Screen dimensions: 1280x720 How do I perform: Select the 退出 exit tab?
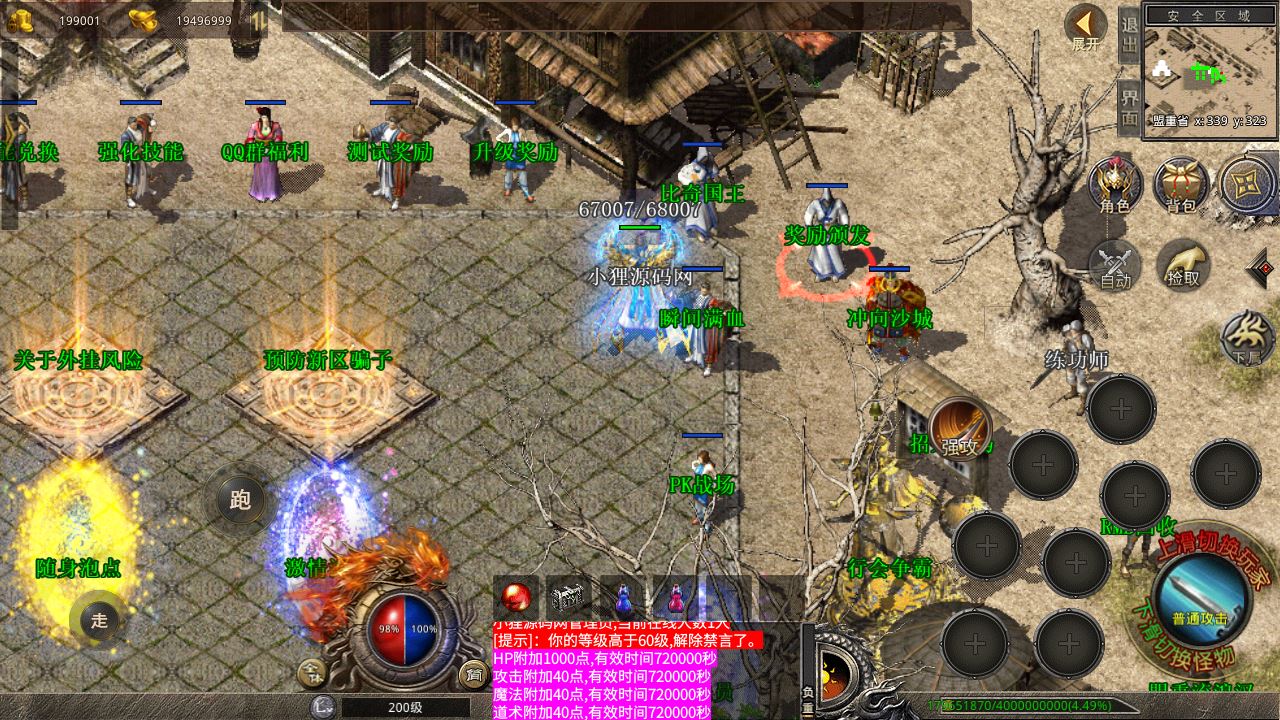click(1129, 37)
